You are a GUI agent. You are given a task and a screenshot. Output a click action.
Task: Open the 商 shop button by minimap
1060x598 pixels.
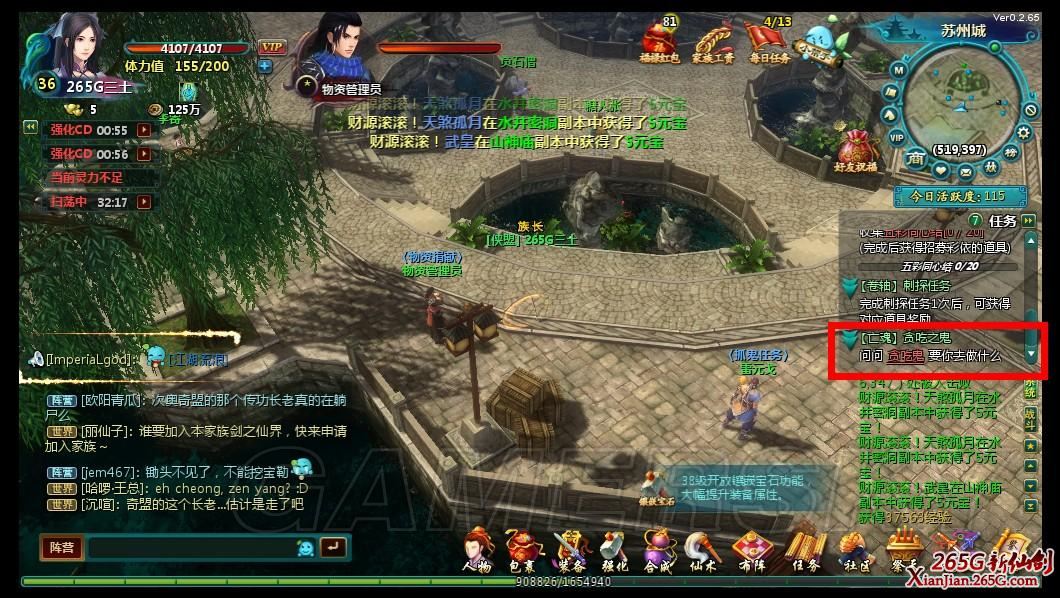pyautogui.click(x=915, y=158)
